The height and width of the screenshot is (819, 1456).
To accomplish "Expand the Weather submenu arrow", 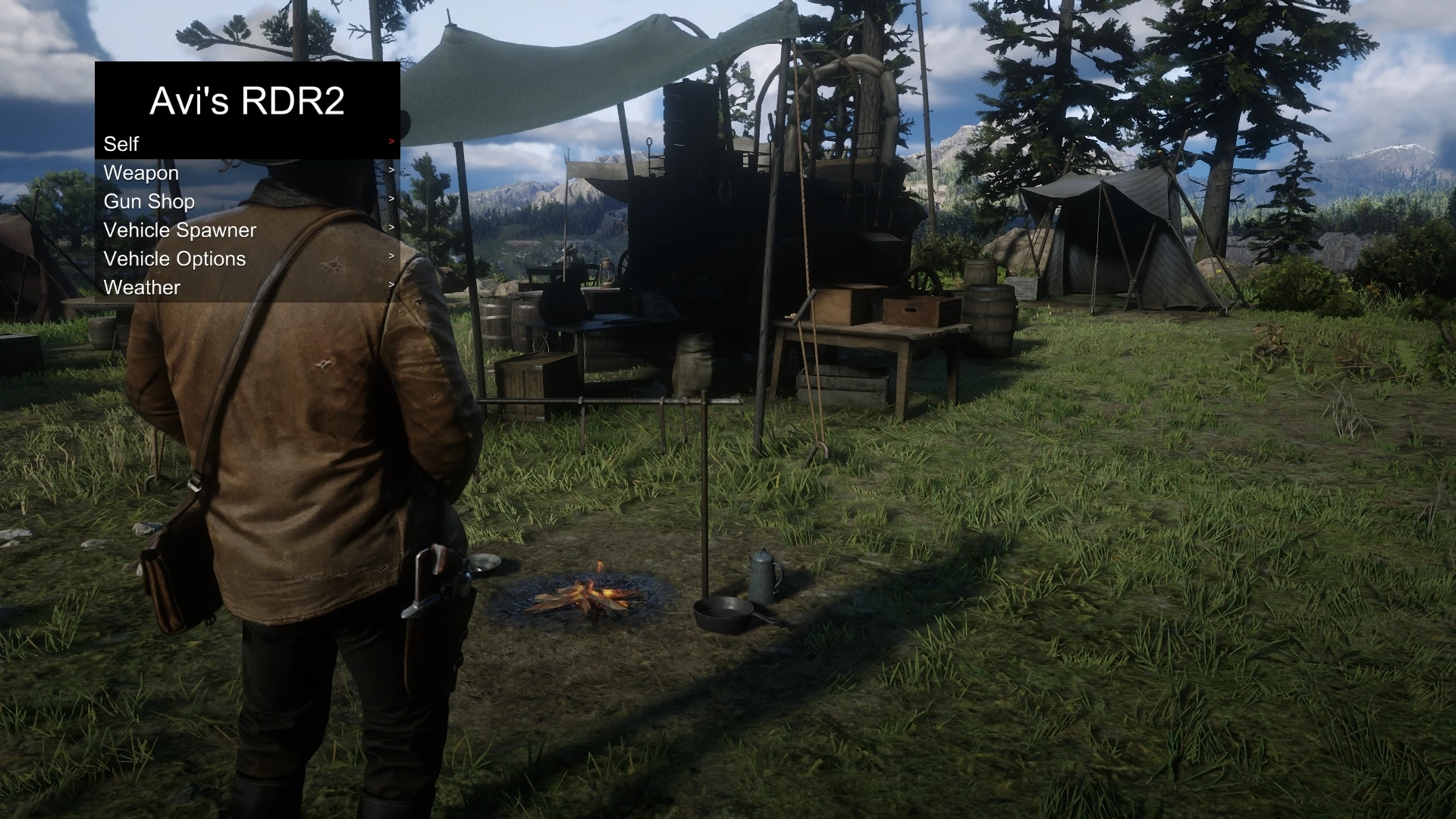I will coord(391,284).
